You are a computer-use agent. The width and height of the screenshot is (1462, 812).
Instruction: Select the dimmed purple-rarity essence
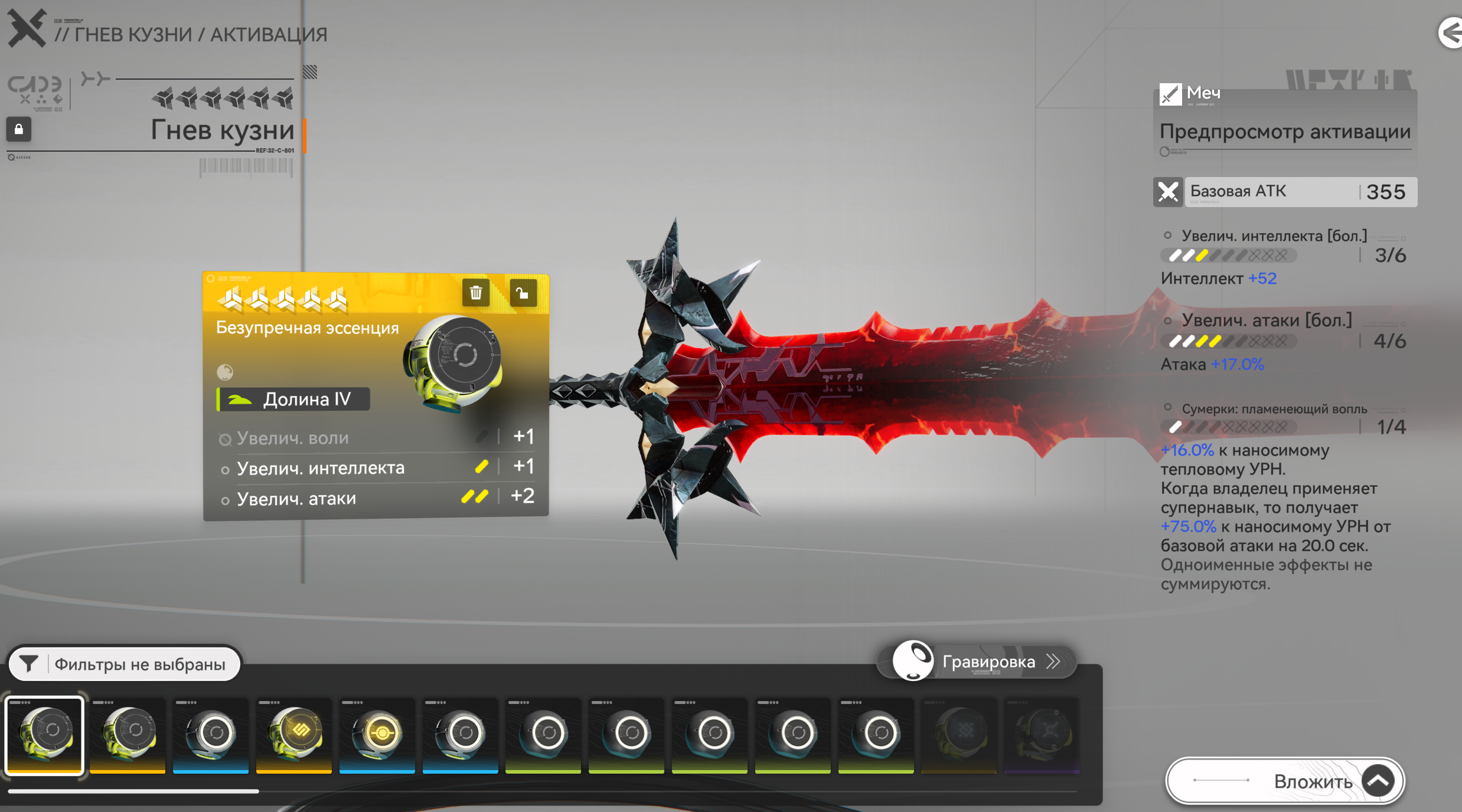coord(1042,735)
